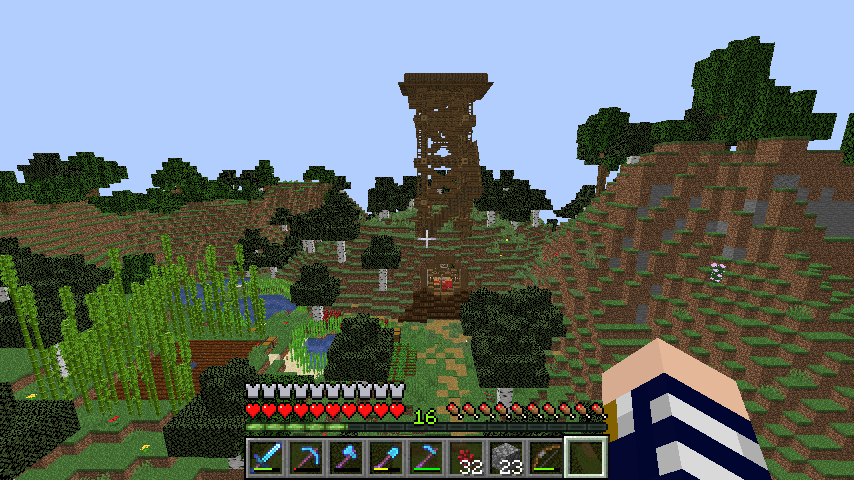Select the diamond hoe slot

point(425,457)
